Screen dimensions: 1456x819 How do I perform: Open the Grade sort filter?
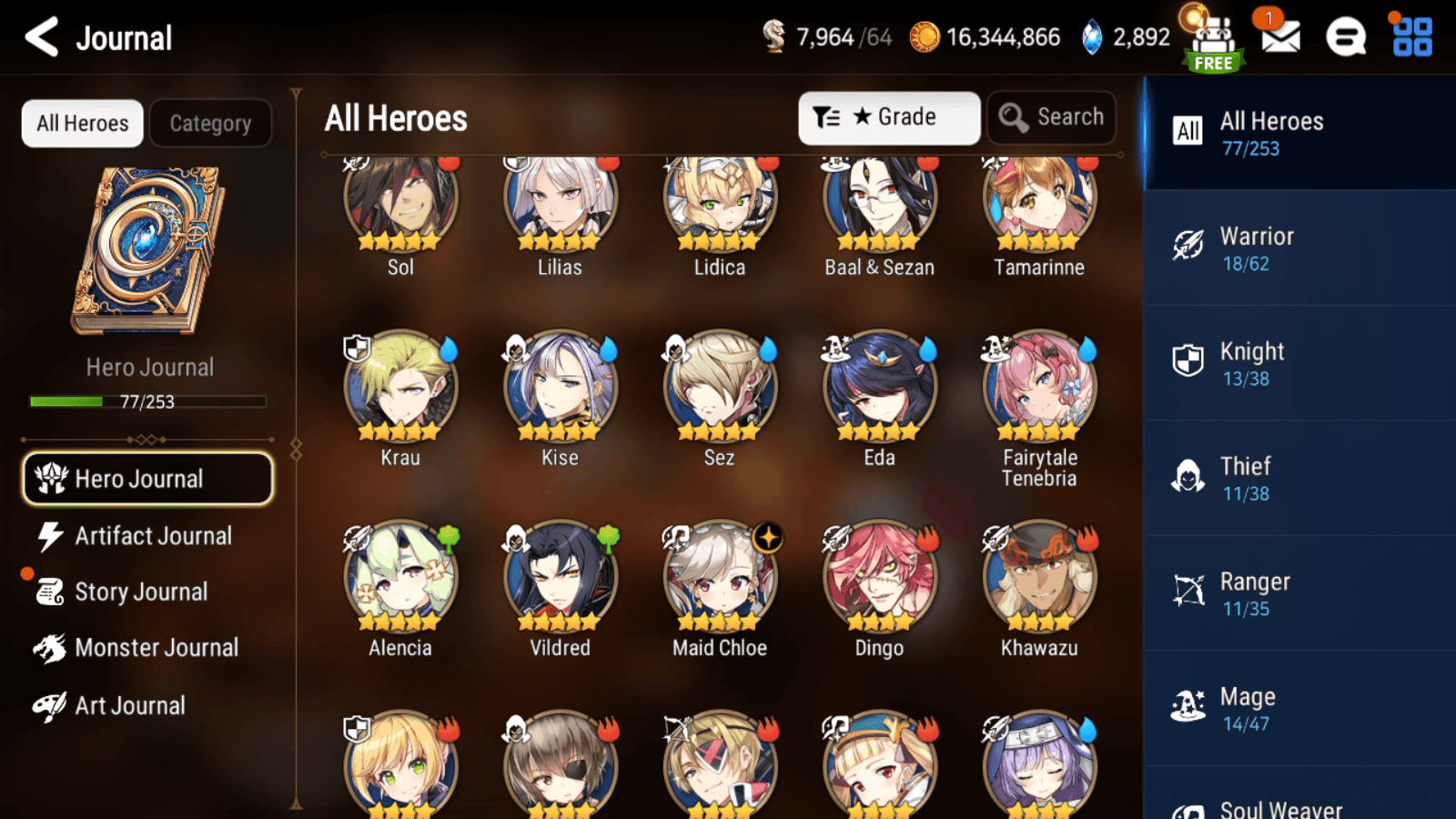(888, 116)
